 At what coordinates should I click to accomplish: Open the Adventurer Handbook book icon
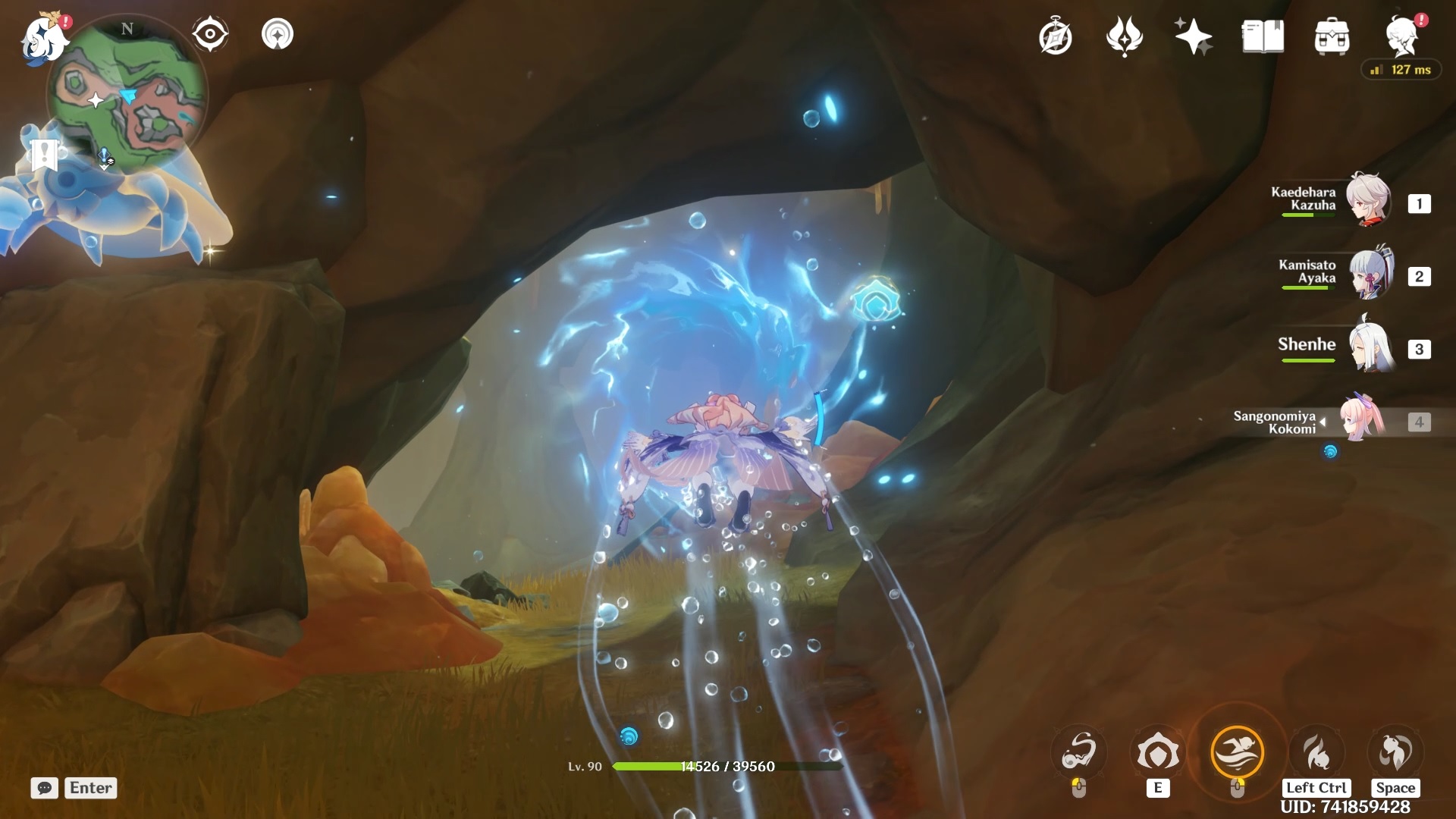pos(1263,36)
